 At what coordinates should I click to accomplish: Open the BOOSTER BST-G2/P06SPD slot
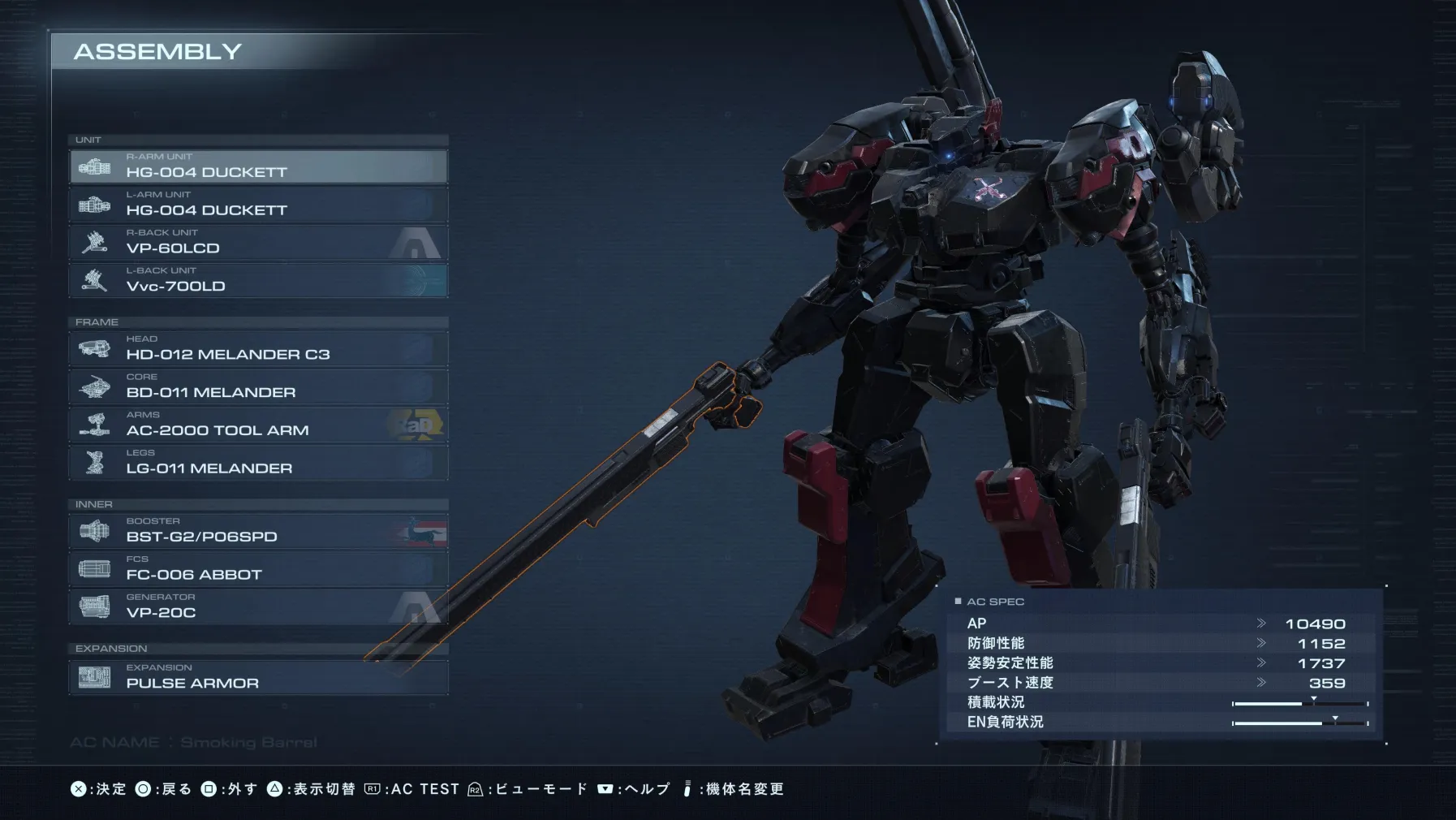258,532
